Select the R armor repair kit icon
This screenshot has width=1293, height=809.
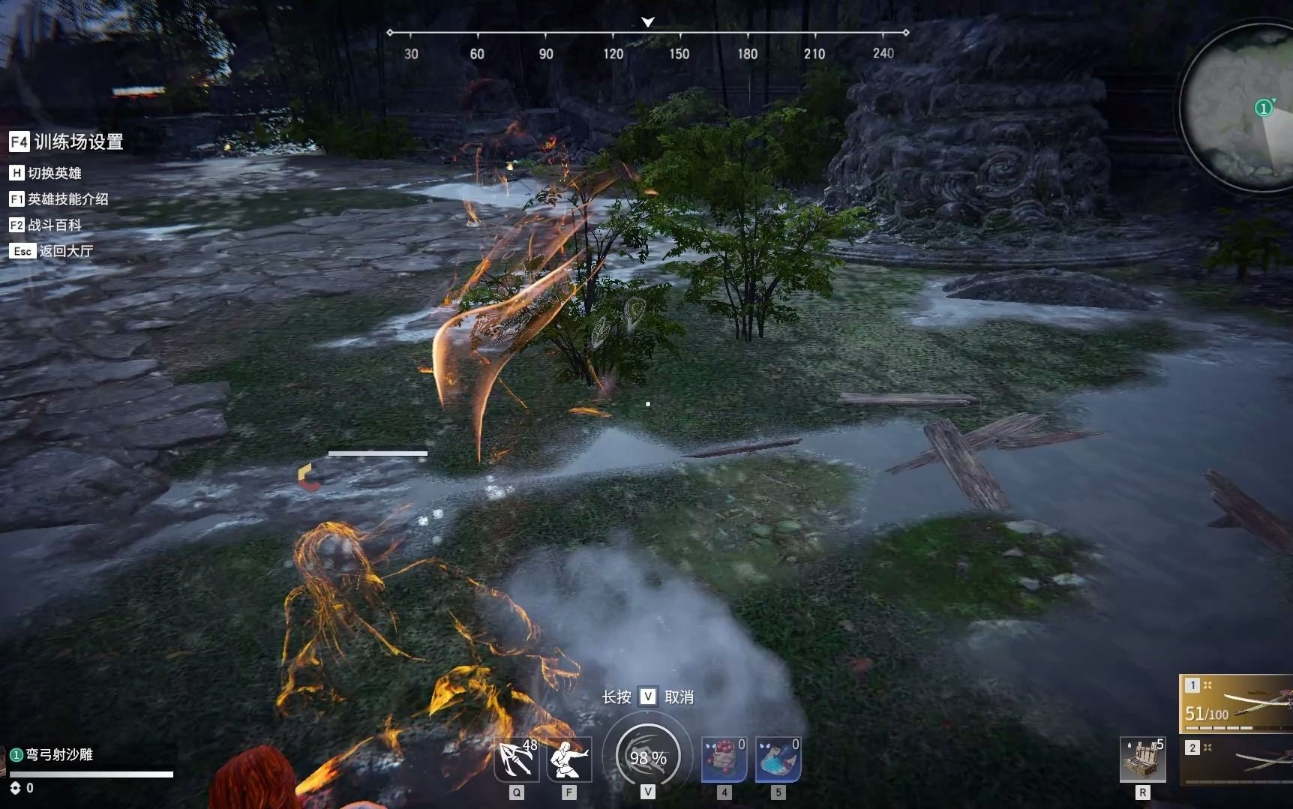(1142, 760)
